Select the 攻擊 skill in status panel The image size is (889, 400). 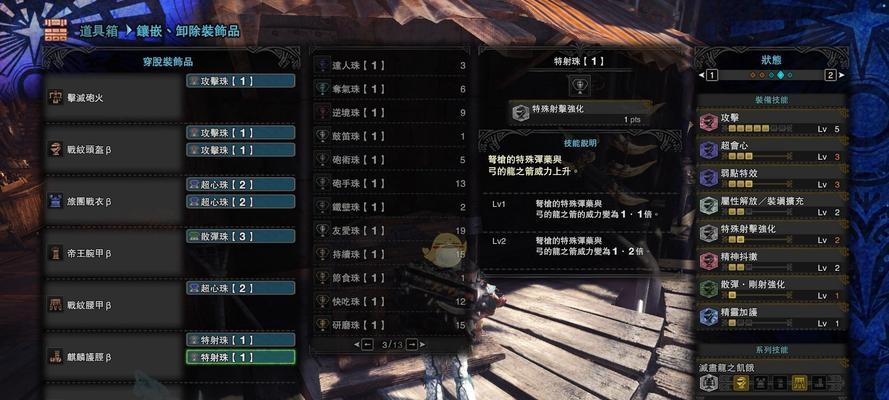(x=771, y=122)
